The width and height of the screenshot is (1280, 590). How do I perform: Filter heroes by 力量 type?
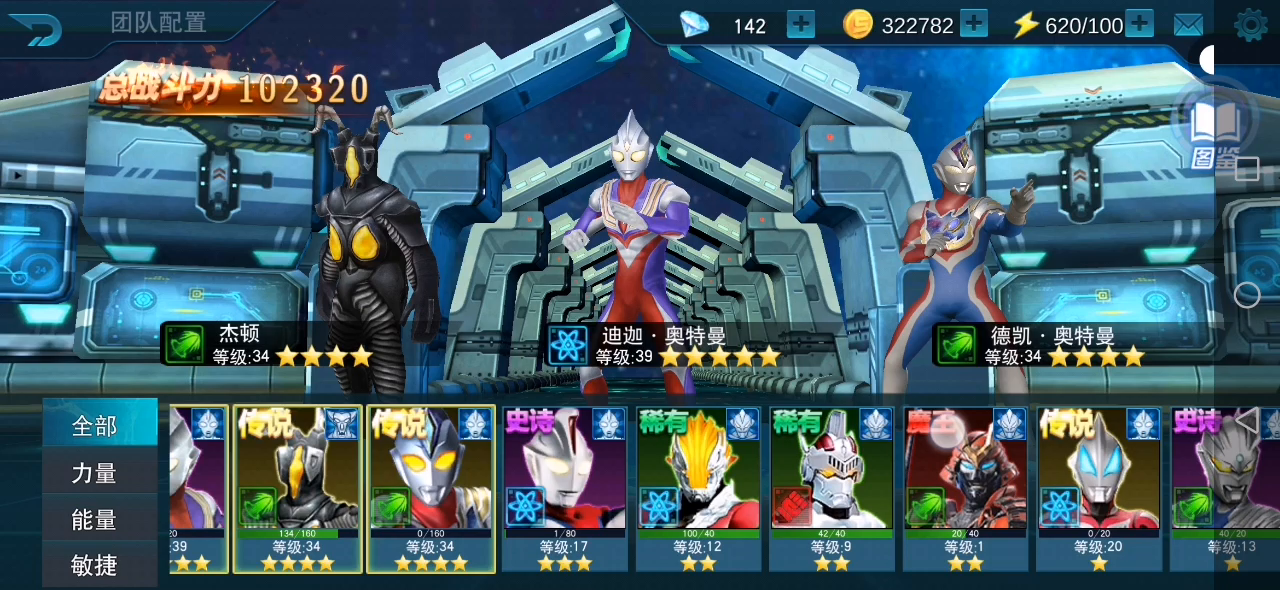click(x=96, y=473)
